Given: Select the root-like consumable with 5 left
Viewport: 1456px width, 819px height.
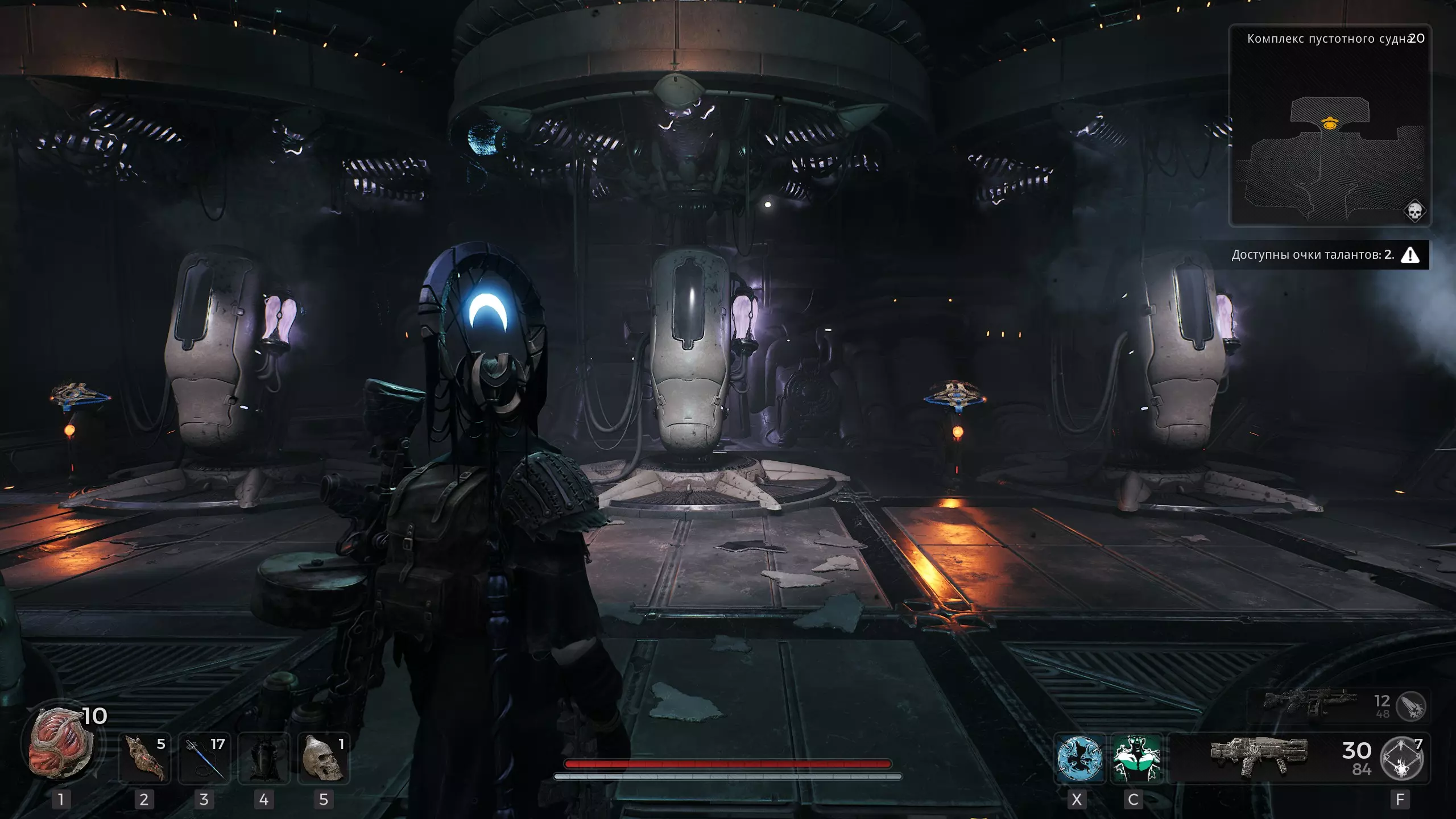Looking at the screenshot, I should pos(144,759).
